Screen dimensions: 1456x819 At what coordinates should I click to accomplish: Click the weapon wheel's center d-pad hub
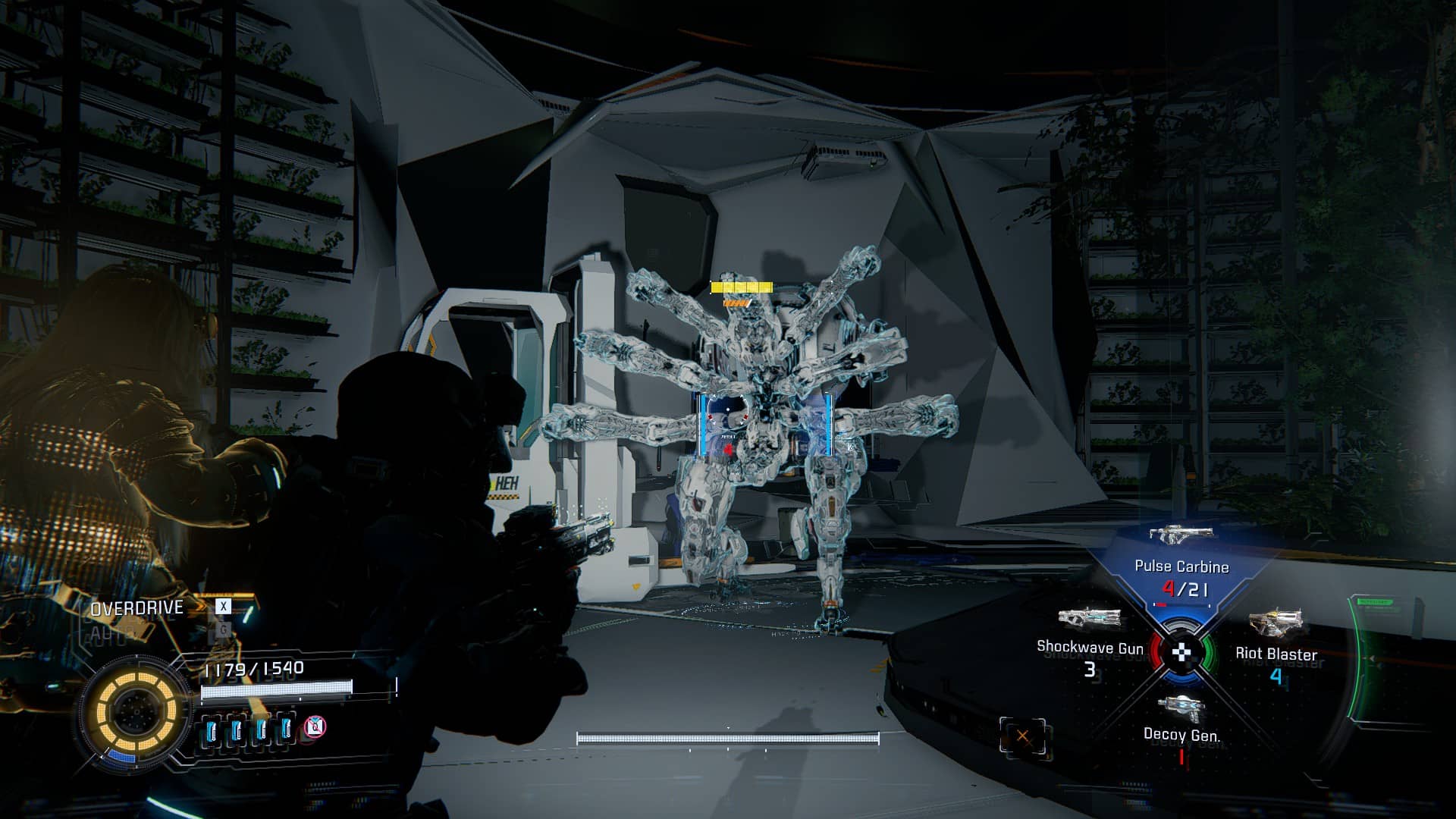click(x=1182, y=652)
